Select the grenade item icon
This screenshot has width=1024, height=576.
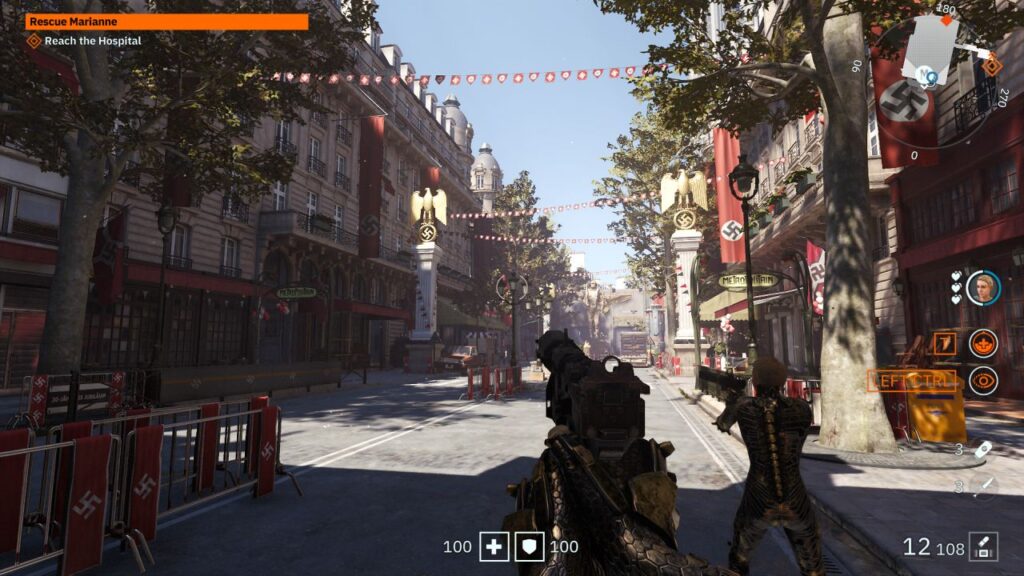click(983, 450)
